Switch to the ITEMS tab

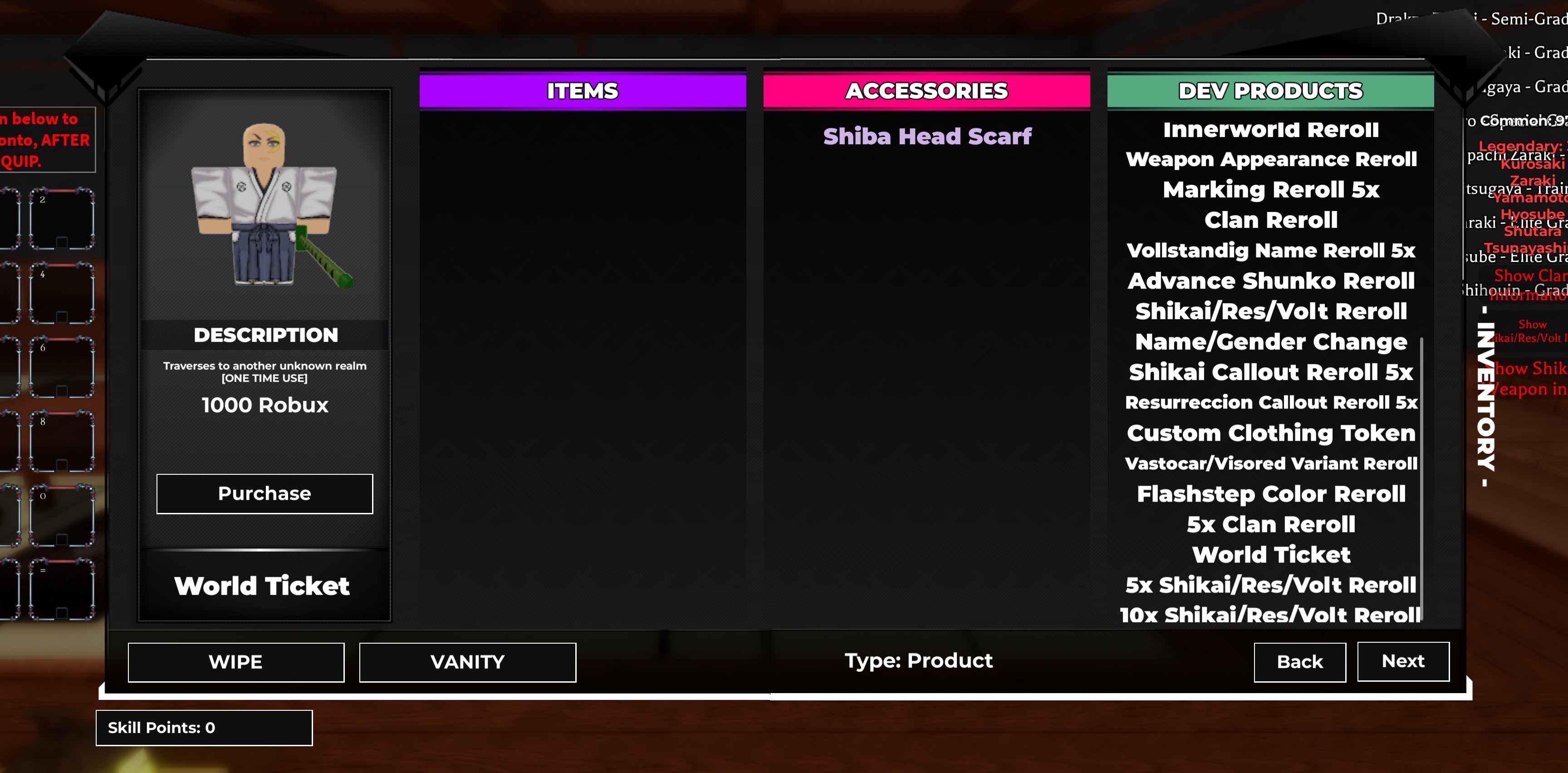[583, 90]
